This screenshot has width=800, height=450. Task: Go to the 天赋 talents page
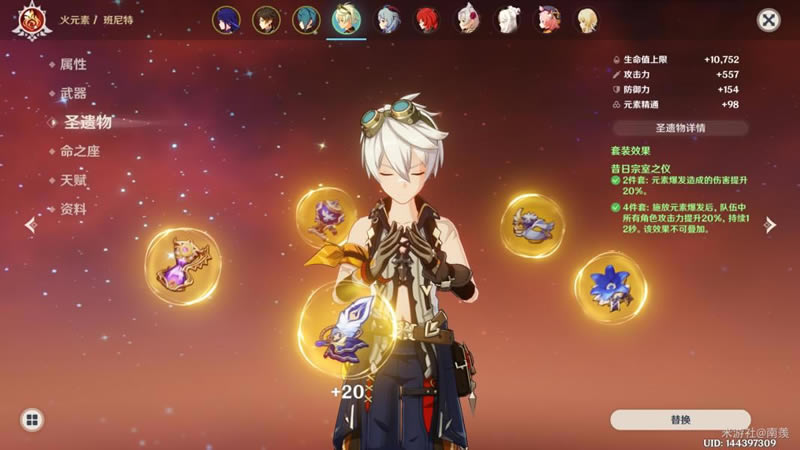[x=73, y=180]
